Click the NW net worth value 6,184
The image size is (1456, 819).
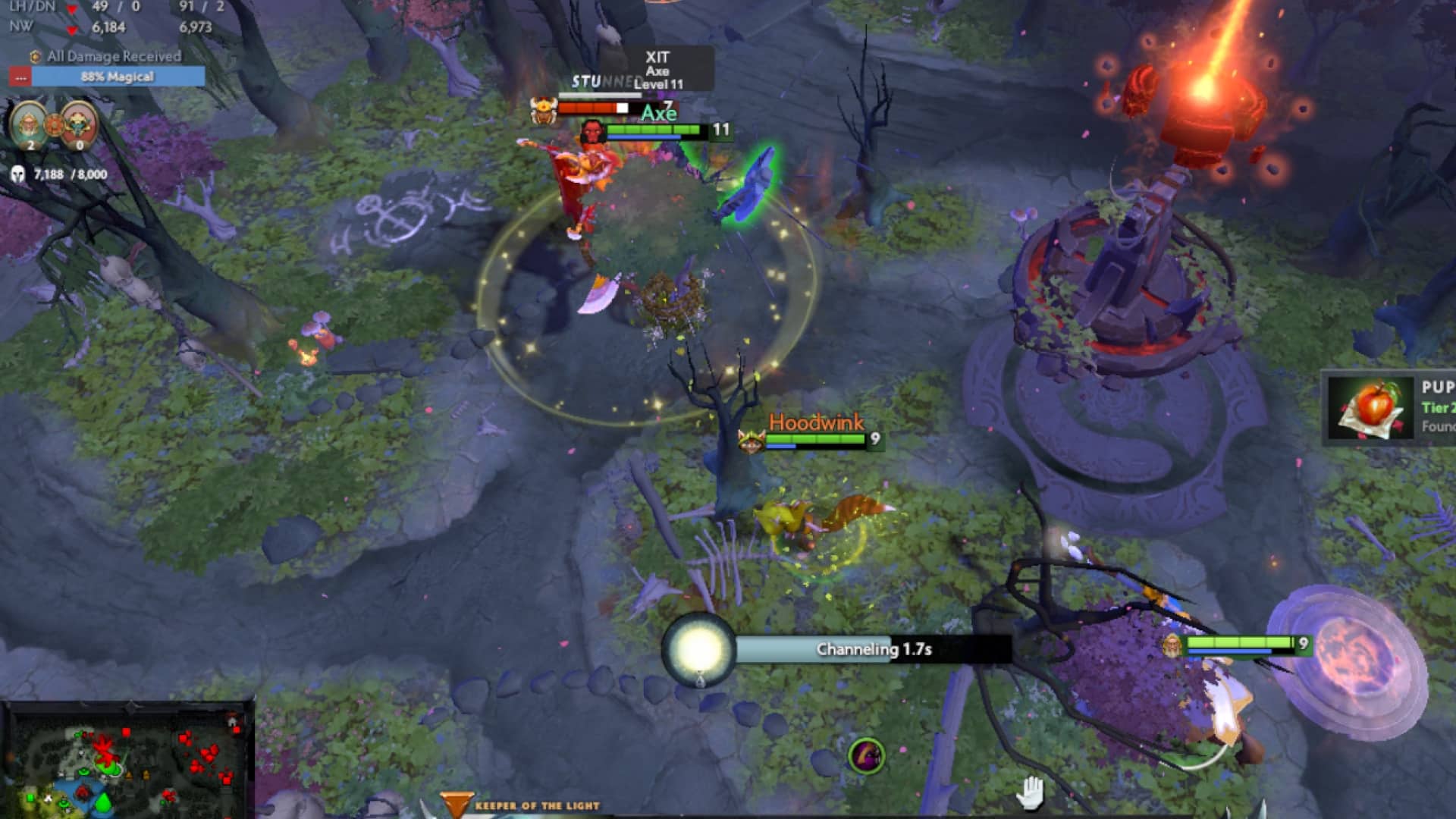108,27
